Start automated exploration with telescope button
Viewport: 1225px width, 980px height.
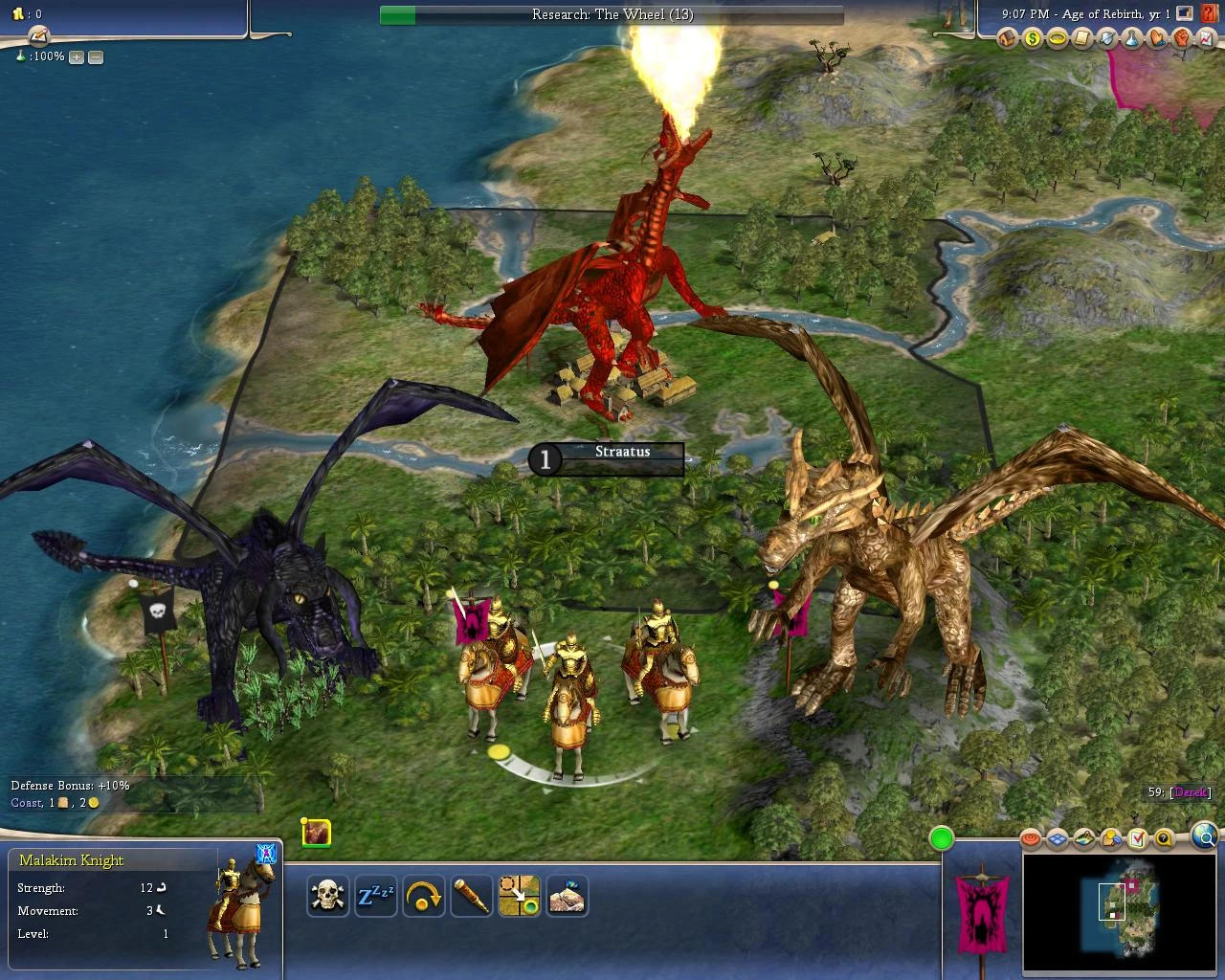click(472, 897)
